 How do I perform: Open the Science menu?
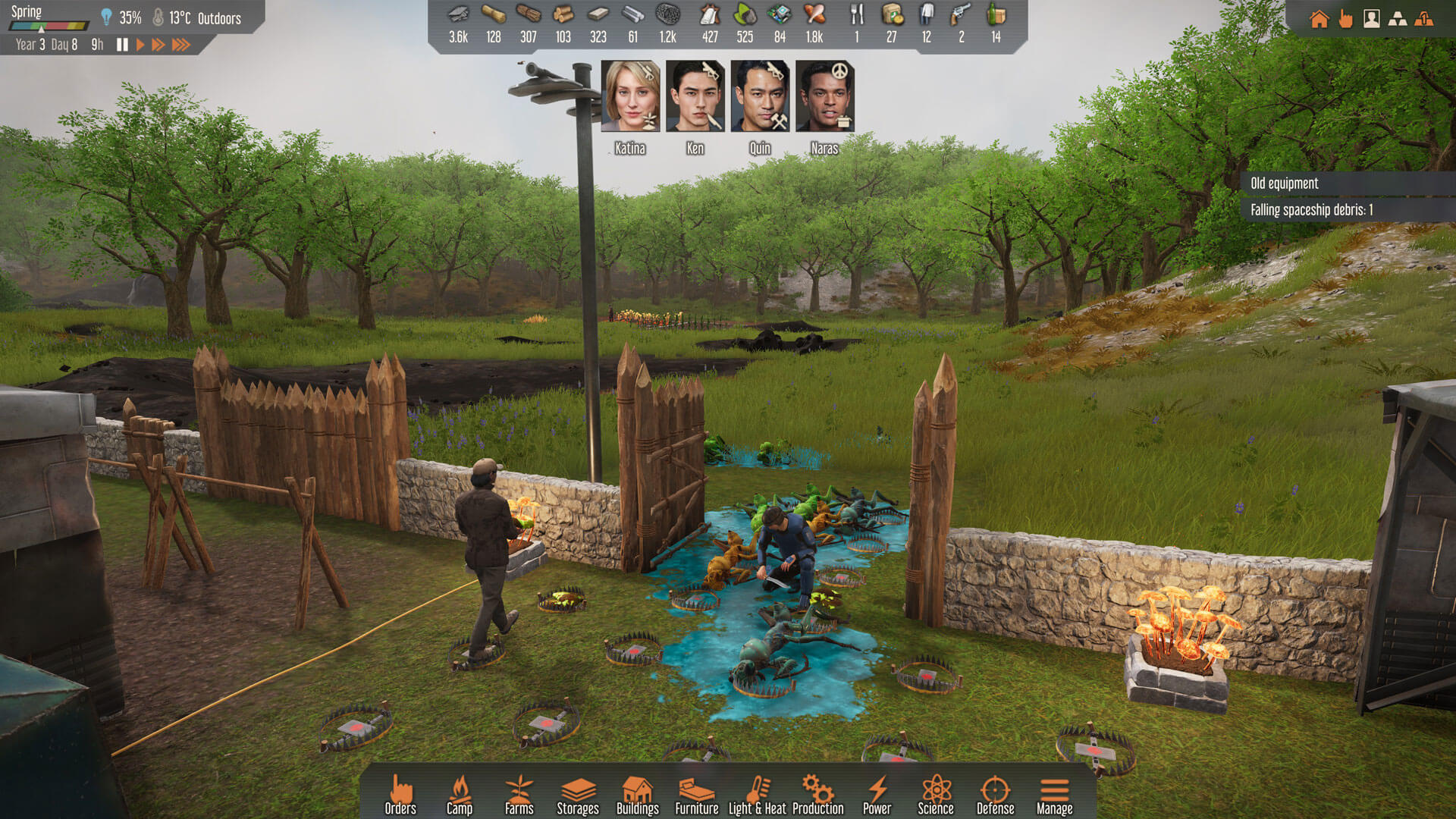pos(936,794)
